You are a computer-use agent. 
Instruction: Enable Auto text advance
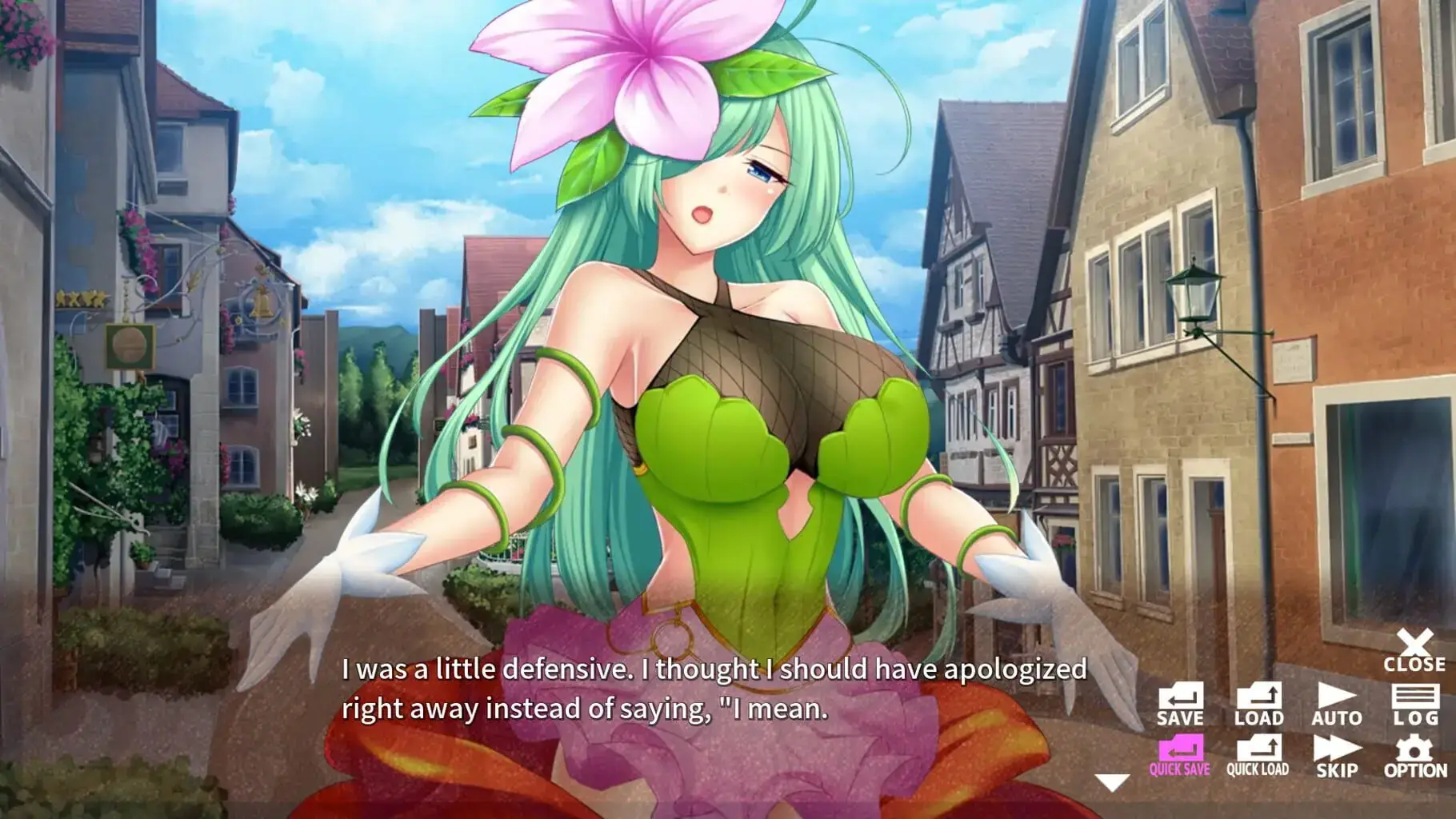pos(1336,705)
